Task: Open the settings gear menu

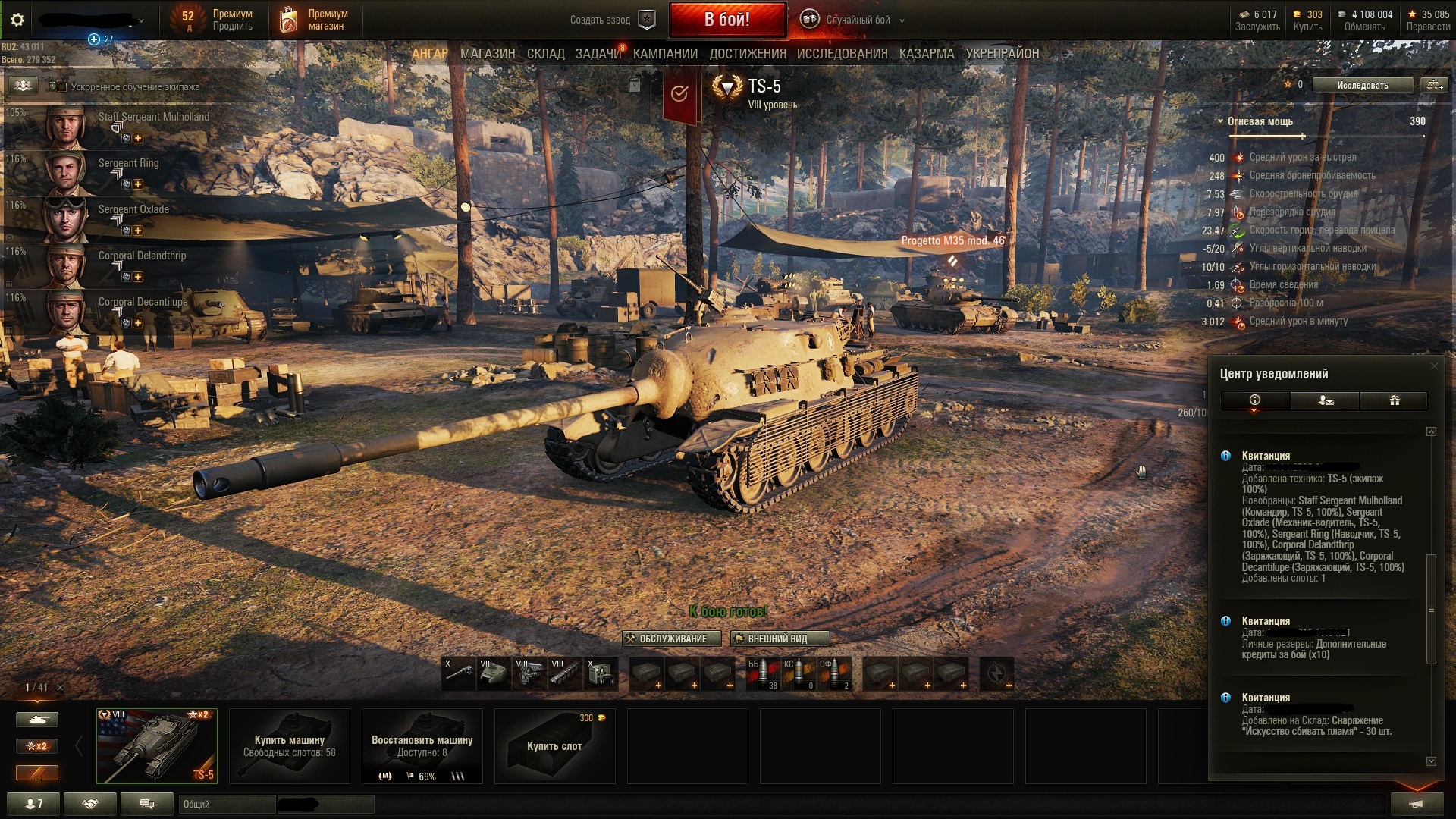Action: [17, 20]
